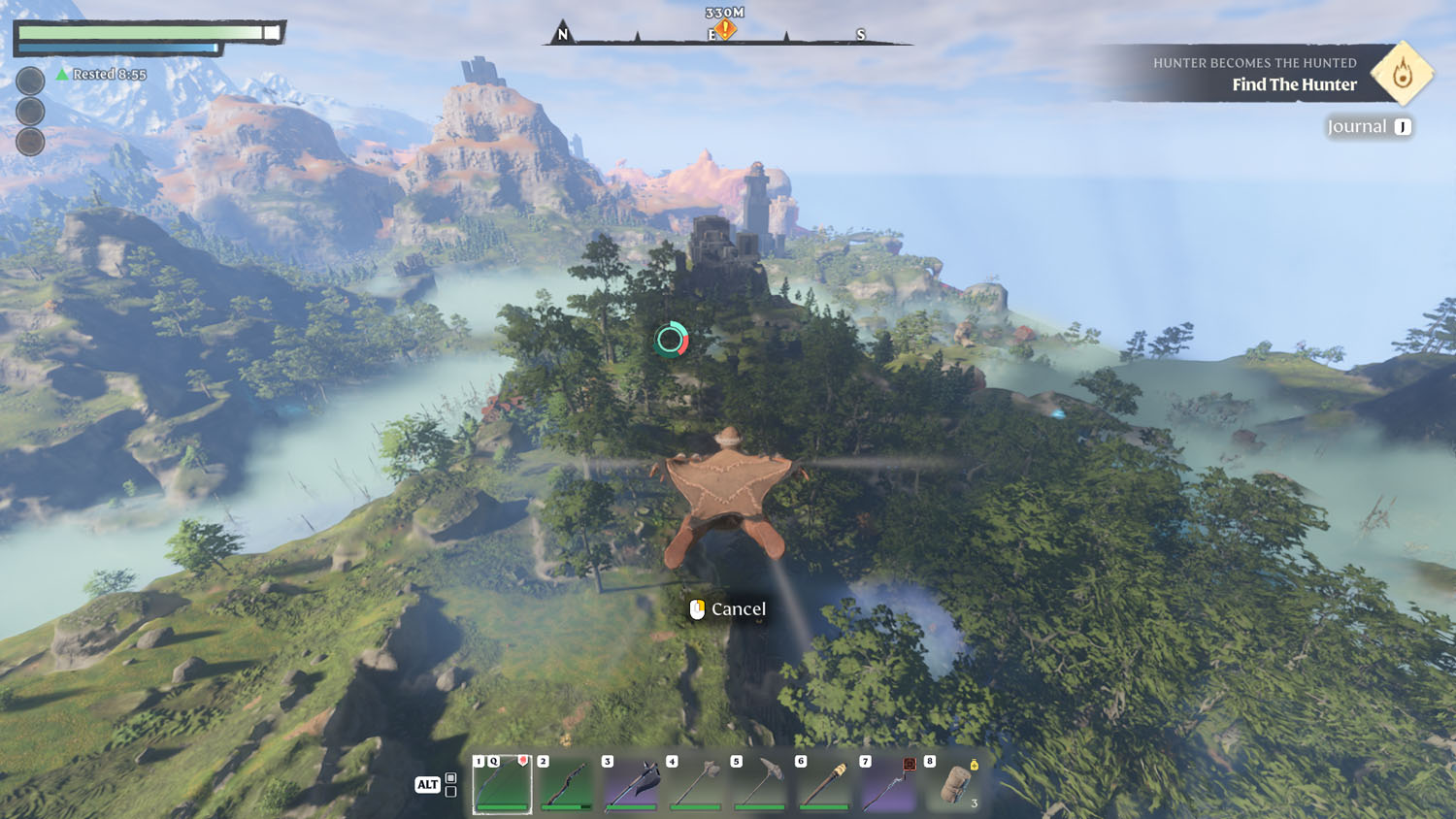Open the Journal

[x=1369, y=127]
